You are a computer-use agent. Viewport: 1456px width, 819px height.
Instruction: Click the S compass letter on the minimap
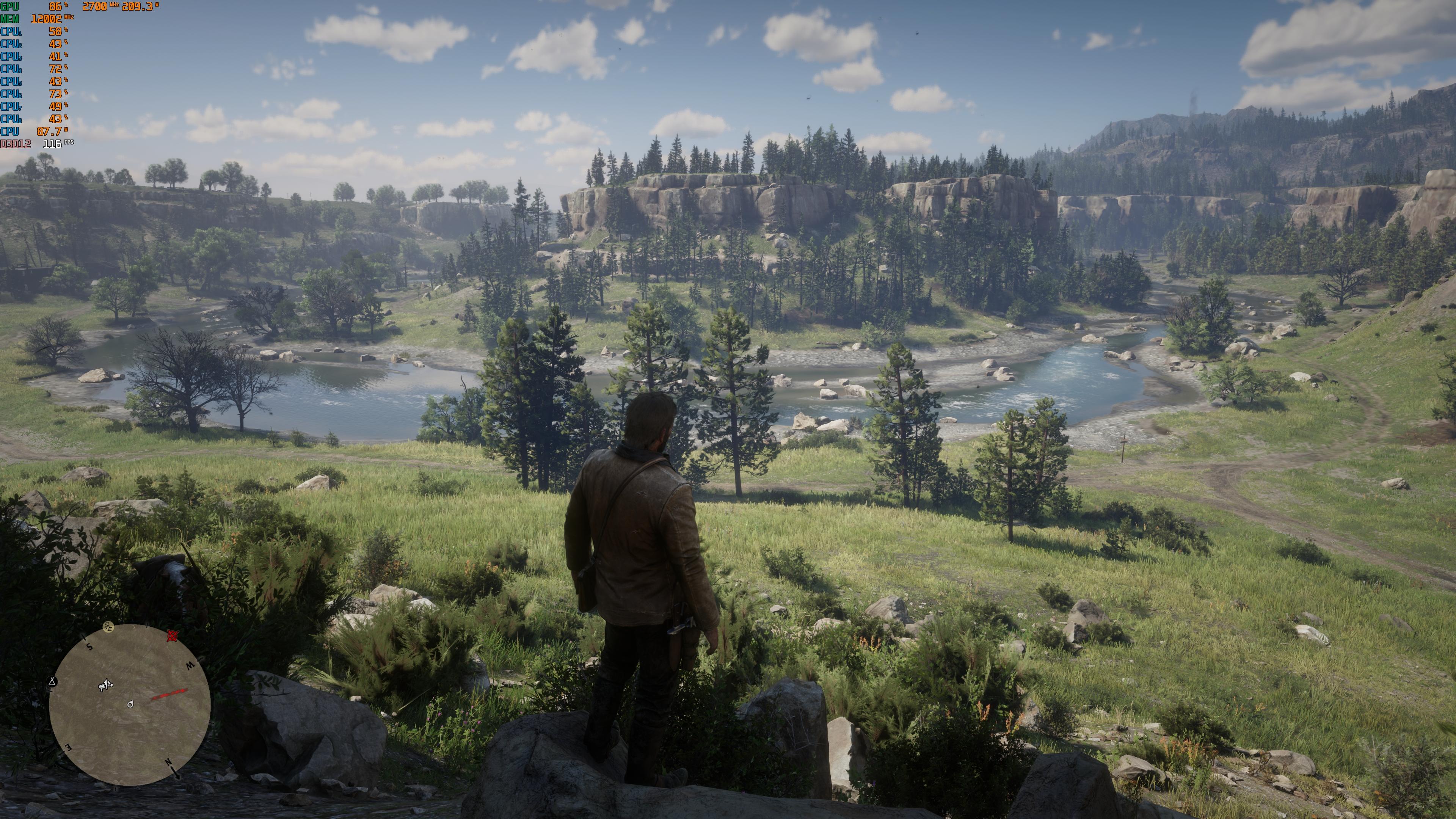coord(89,646)
